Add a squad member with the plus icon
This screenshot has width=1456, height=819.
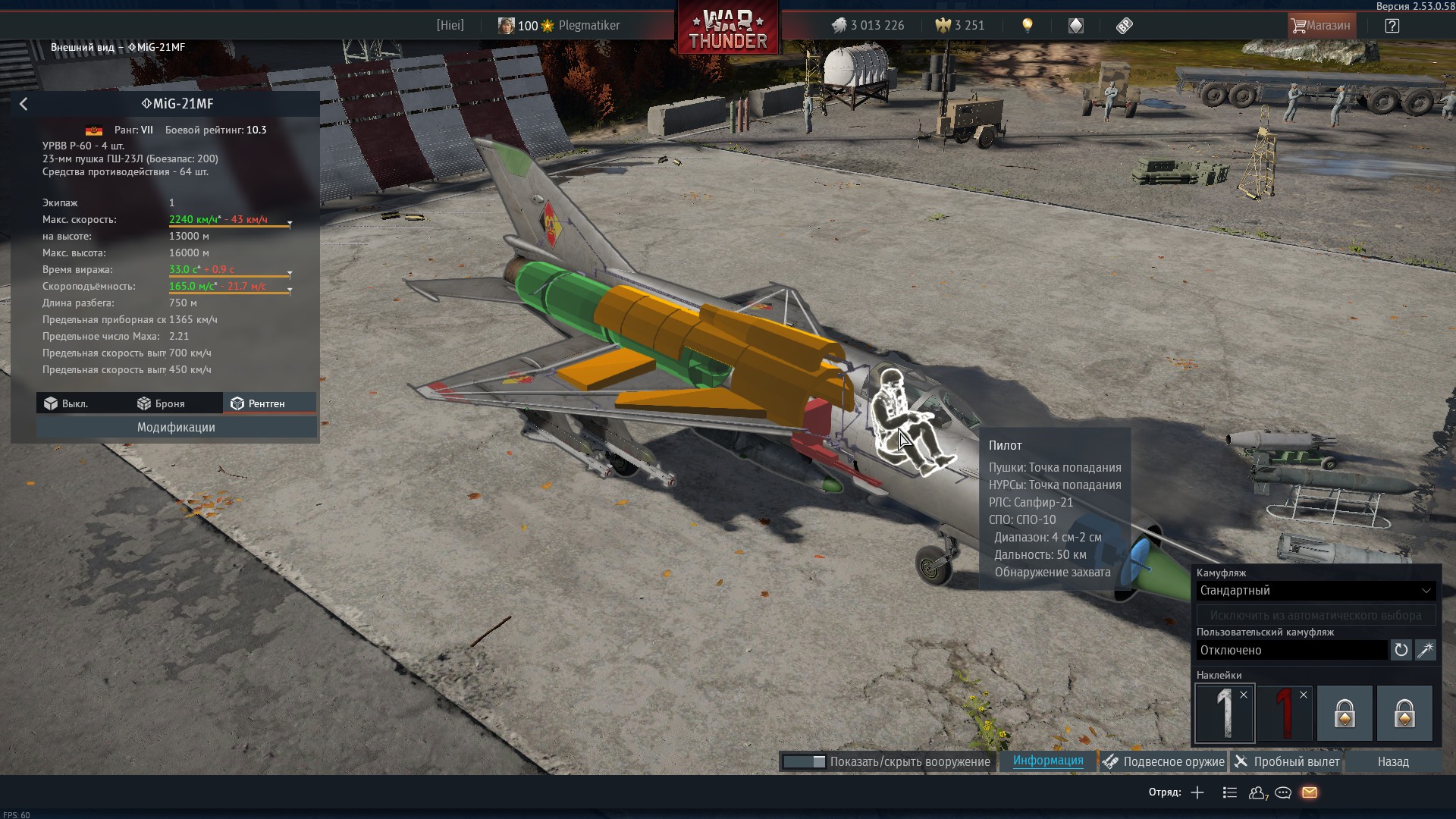(x=1197, y=792)
